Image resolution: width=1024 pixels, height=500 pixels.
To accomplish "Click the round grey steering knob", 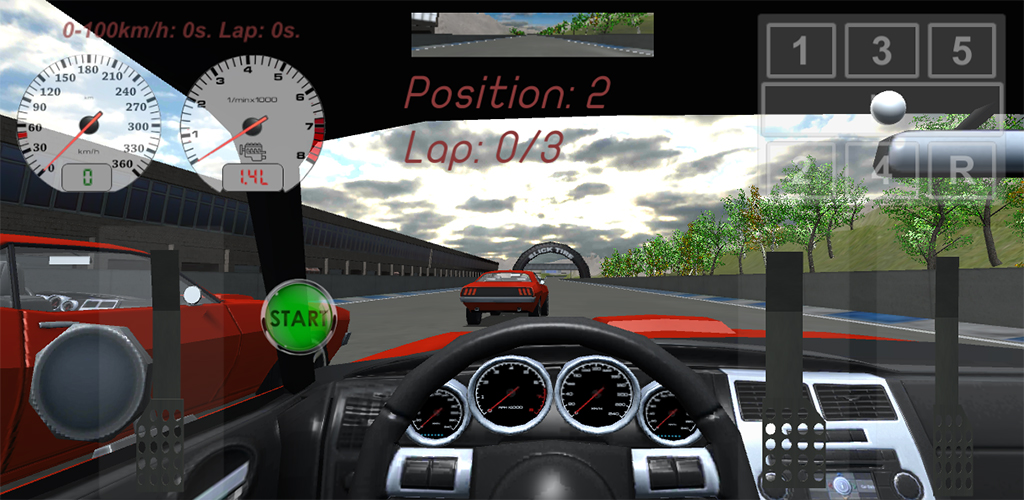I will (90, 380).
